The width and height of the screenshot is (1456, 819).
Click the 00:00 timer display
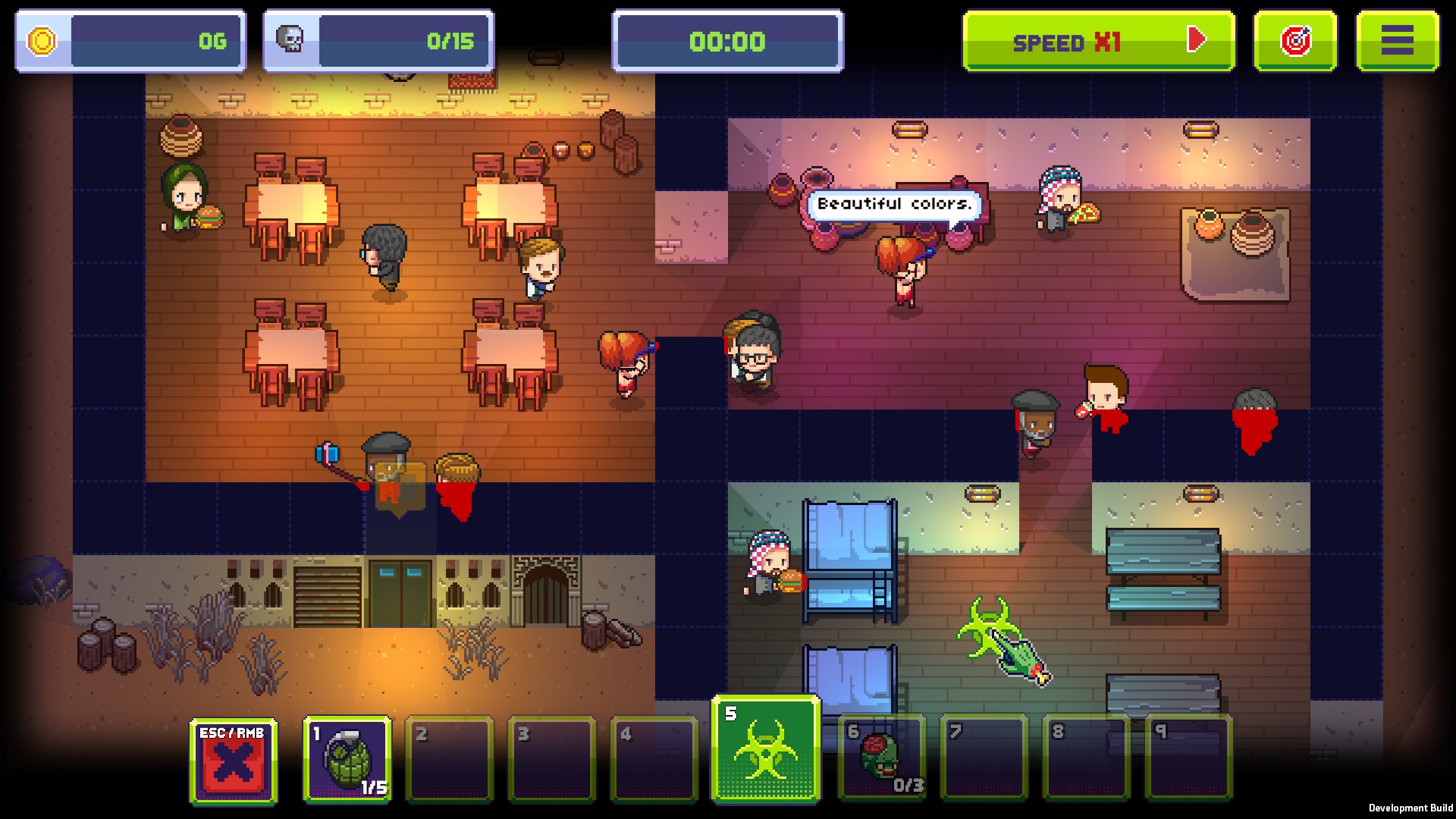pyautogui.click(x=726, y=41)
